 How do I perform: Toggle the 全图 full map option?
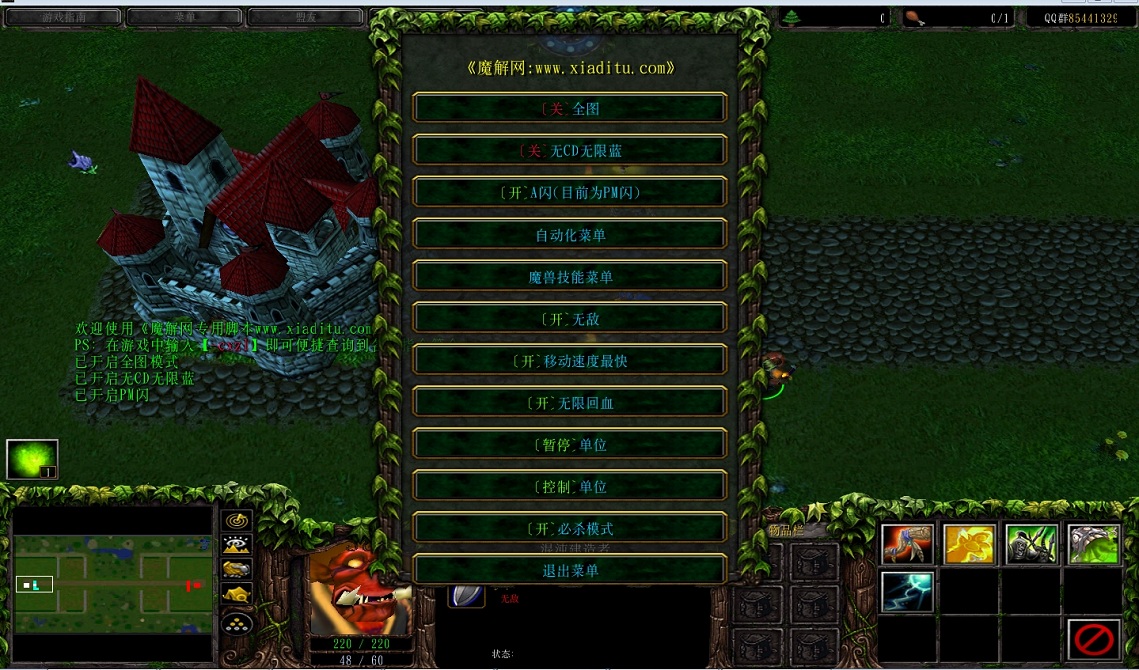[570, 109]
